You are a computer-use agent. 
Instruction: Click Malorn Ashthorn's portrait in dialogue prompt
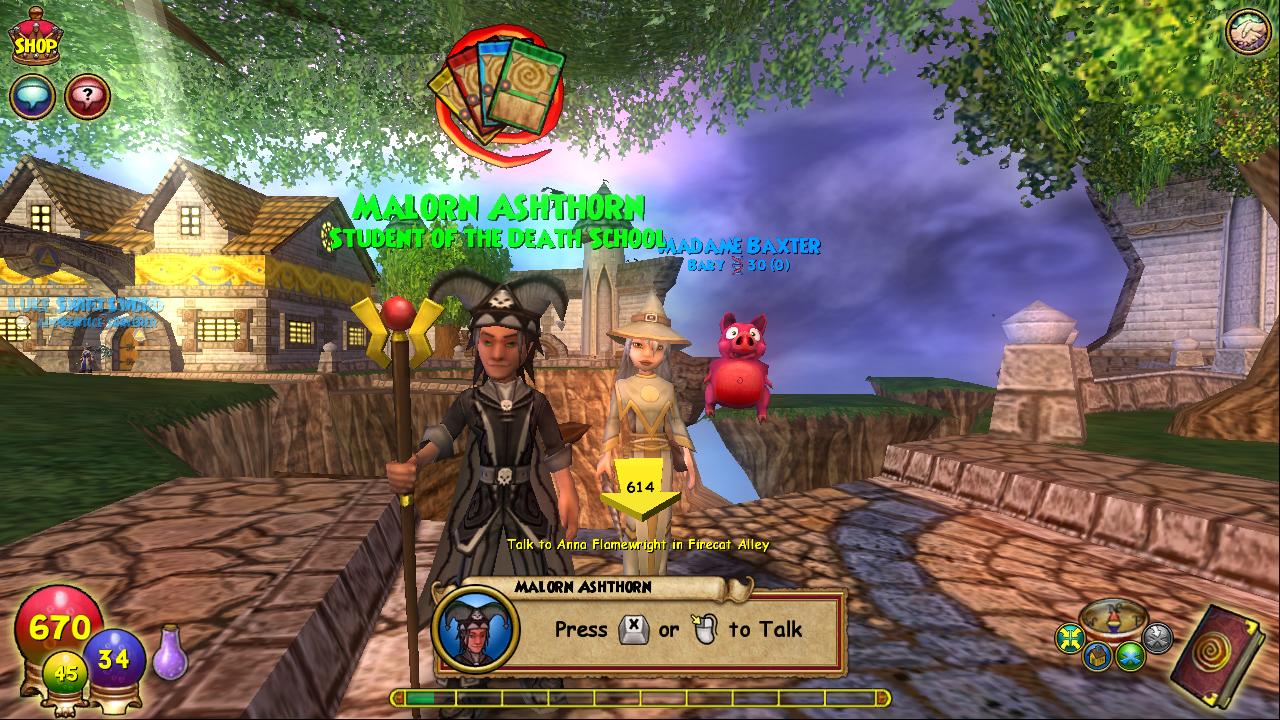475,630
